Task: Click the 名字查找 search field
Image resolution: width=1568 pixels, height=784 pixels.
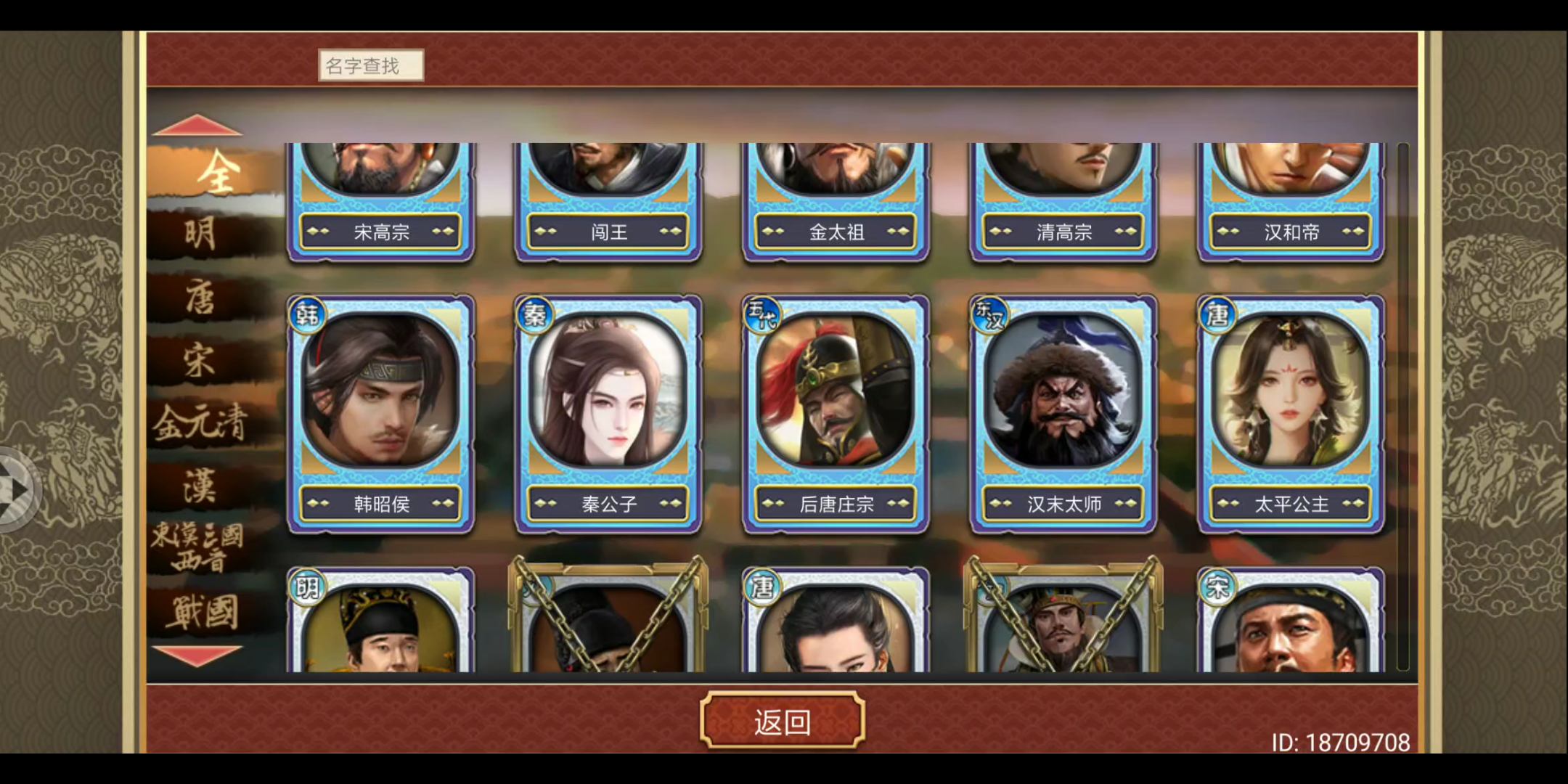Action: (x=371, y=65)
